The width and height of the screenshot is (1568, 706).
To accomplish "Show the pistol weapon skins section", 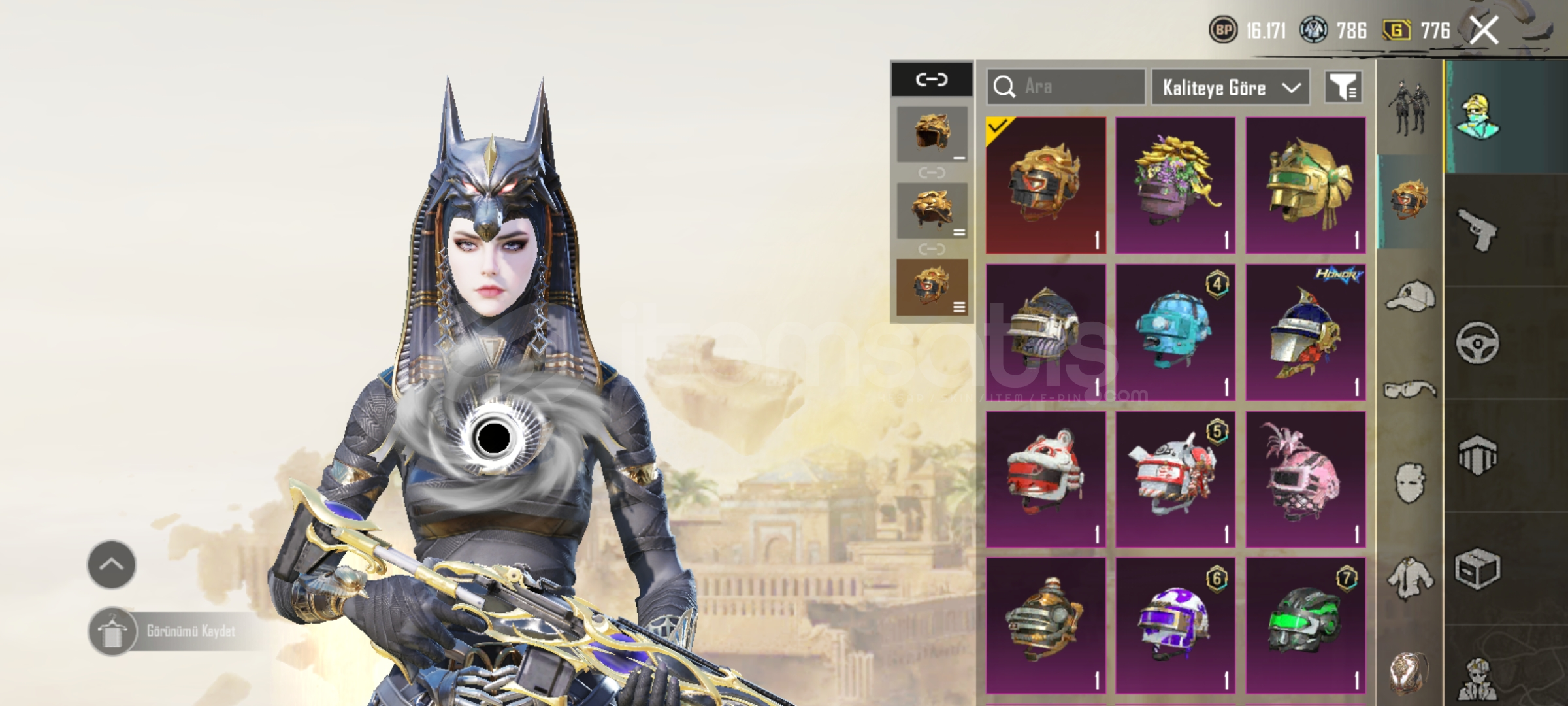I will click(1478, 230).
